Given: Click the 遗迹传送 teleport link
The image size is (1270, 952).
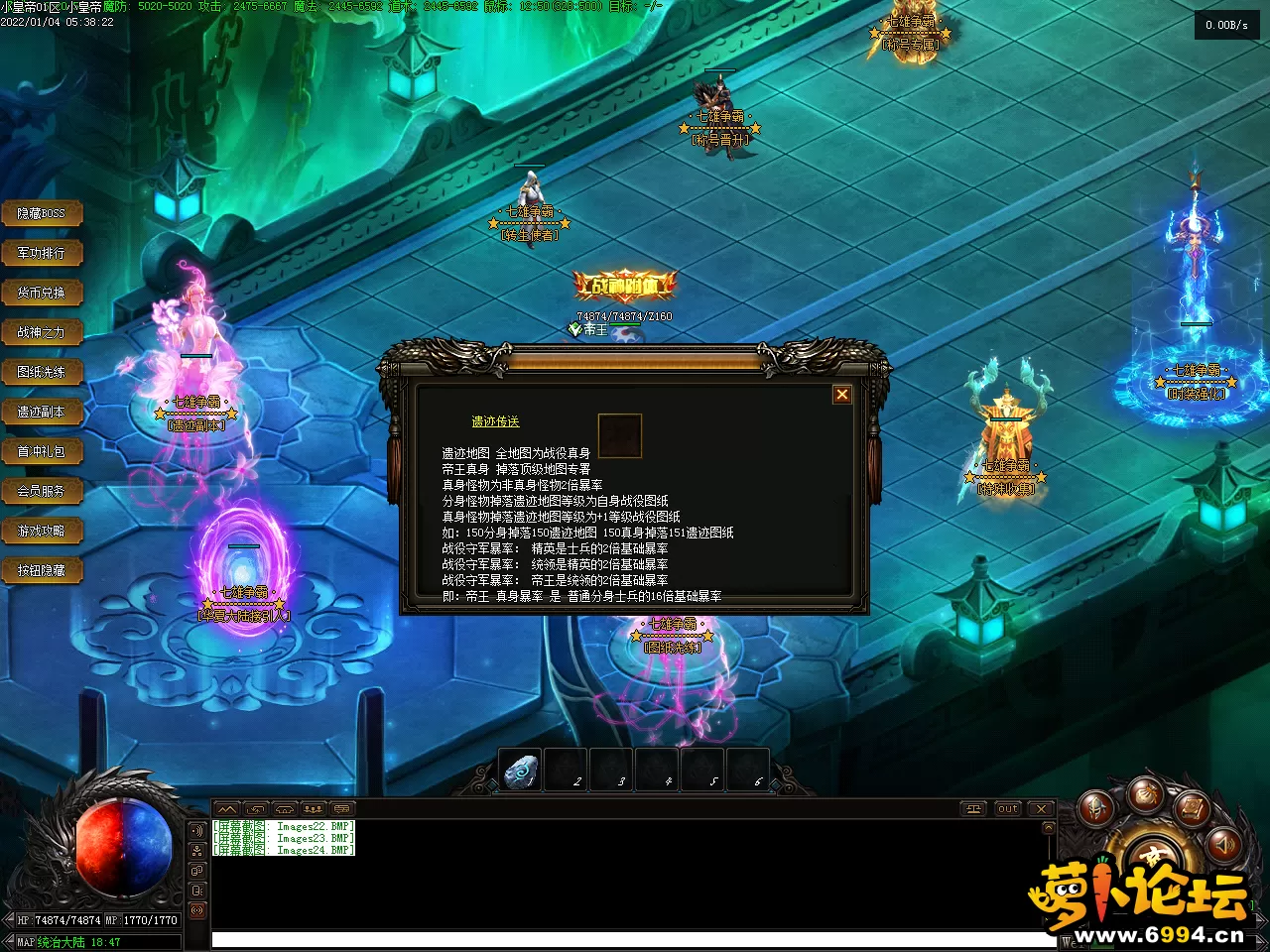Looking at the screenshot, I should point(495,421).
